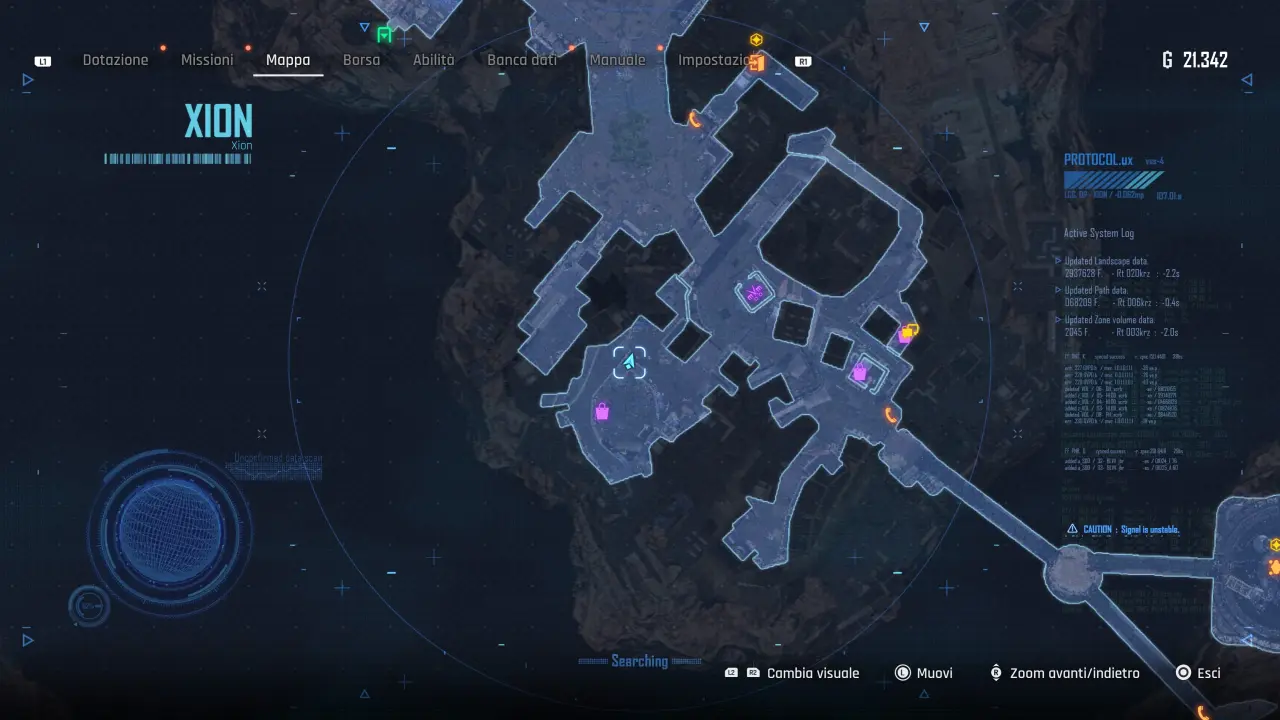This screenshot has height=720, width=1280.
Task: Show the Banca dati tab
Action: [522, 60]
